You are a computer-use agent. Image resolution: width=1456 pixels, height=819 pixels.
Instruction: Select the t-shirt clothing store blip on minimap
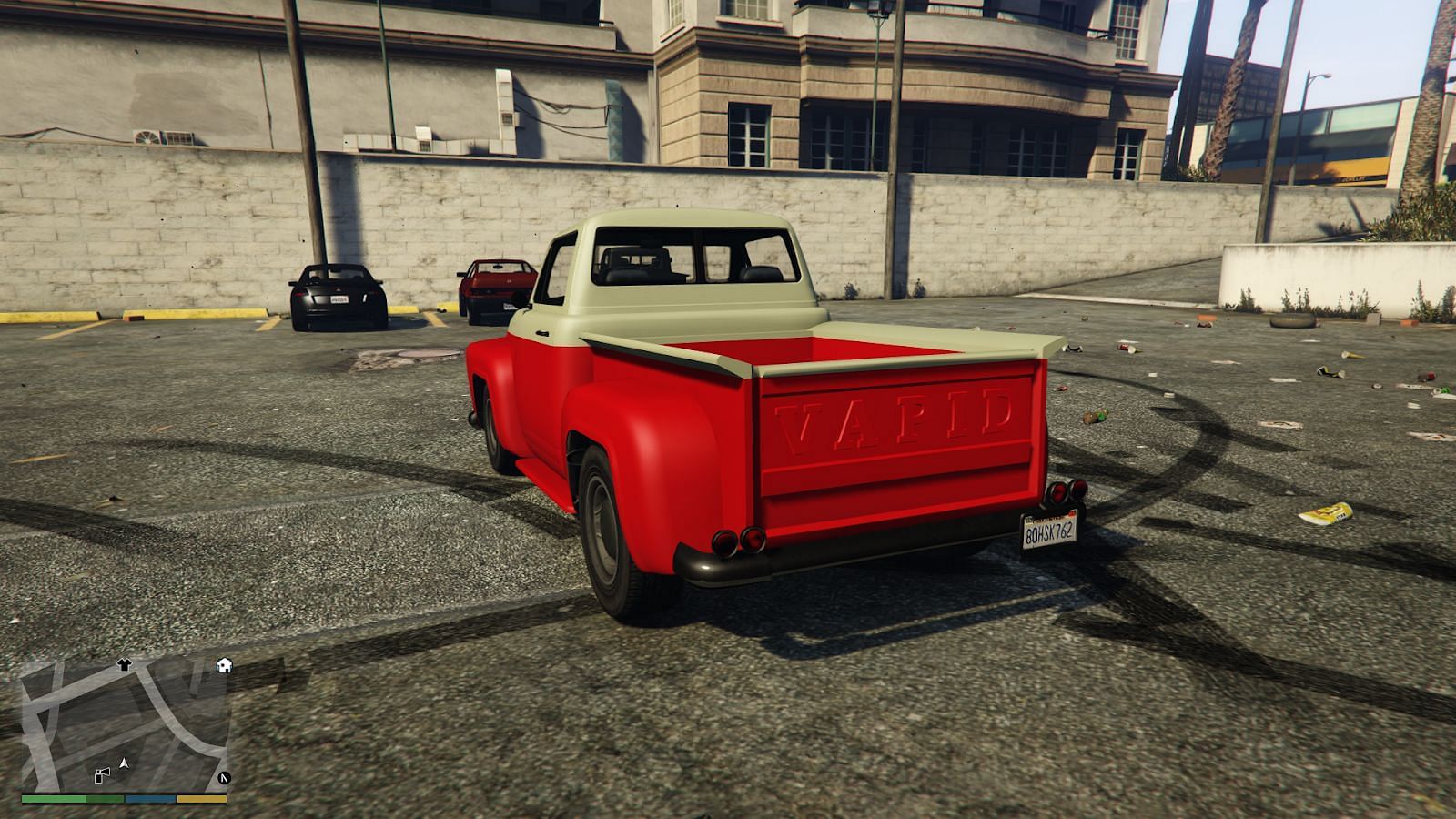click(125, 663)
